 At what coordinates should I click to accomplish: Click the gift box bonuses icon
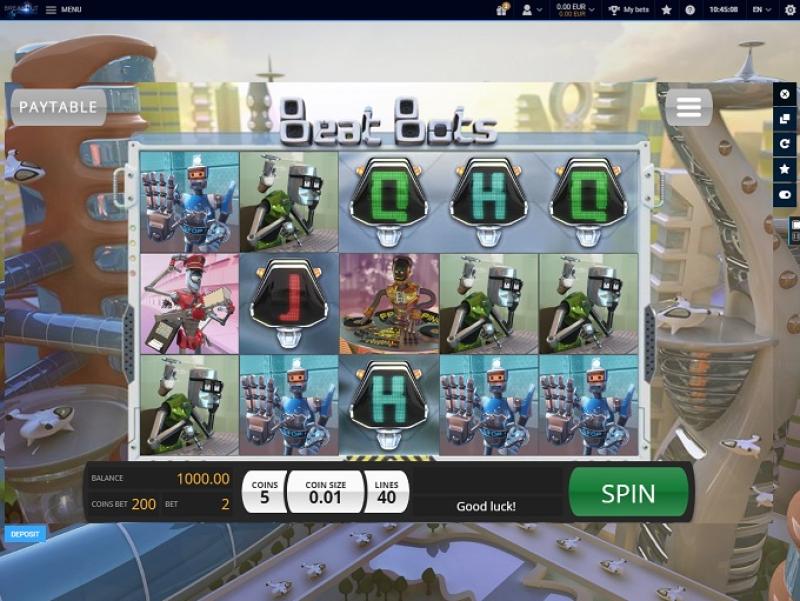tap(502, 9)
